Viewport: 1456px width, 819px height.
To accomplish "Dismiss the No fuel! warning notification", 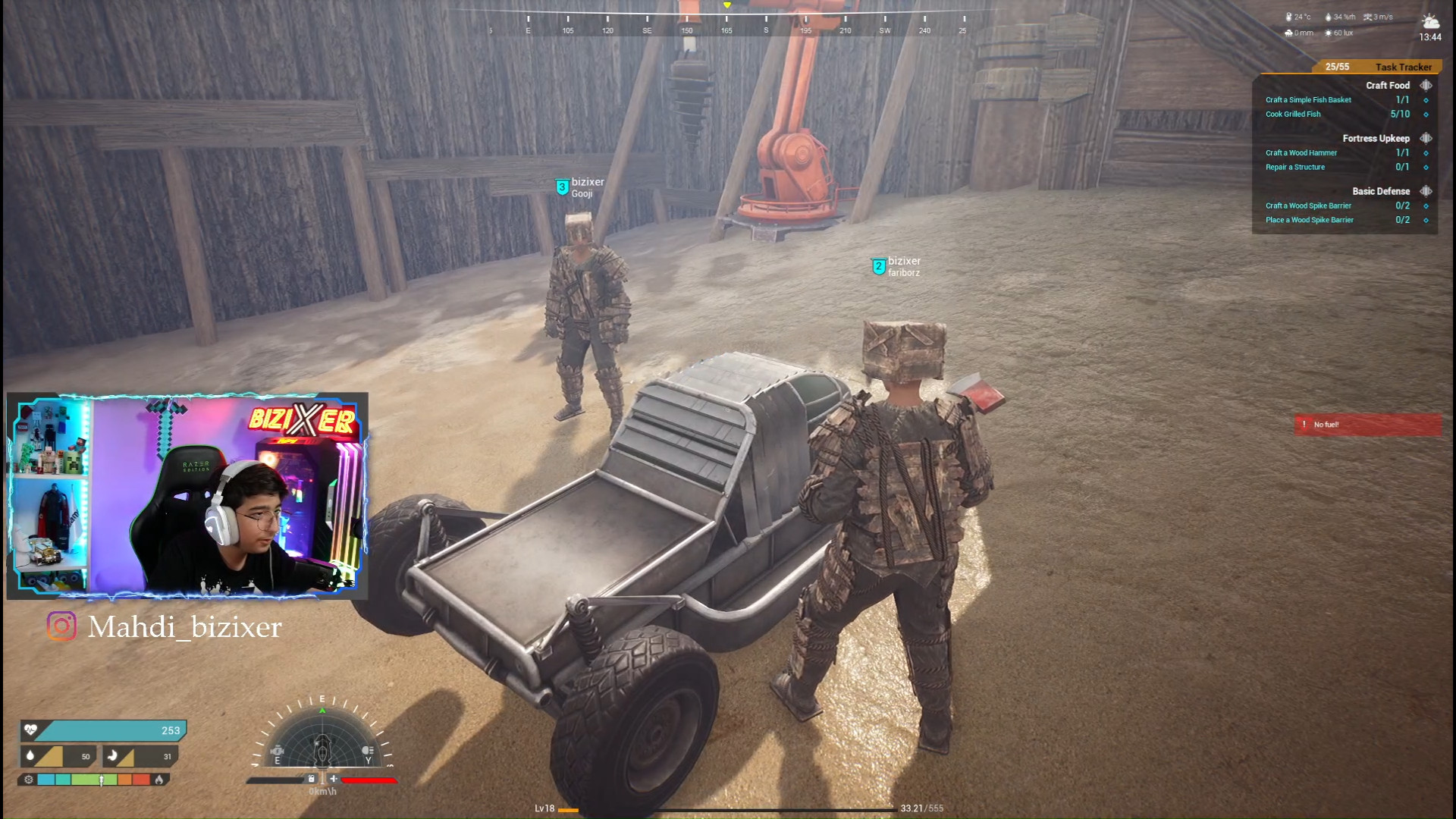I will [x=1367, y=425].
